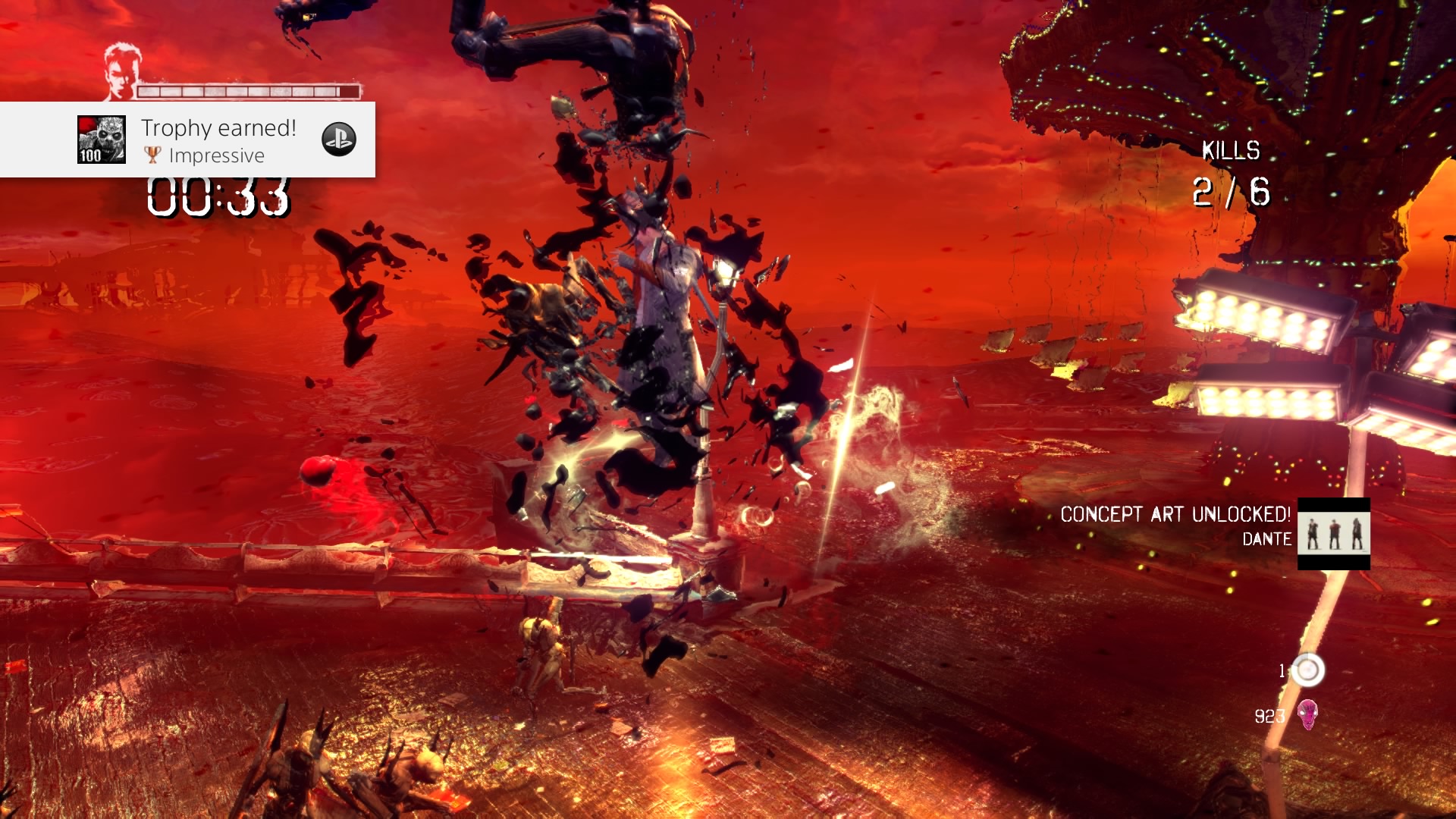View the unlocked Dante concept art thumbnail

coord(1333,533)
